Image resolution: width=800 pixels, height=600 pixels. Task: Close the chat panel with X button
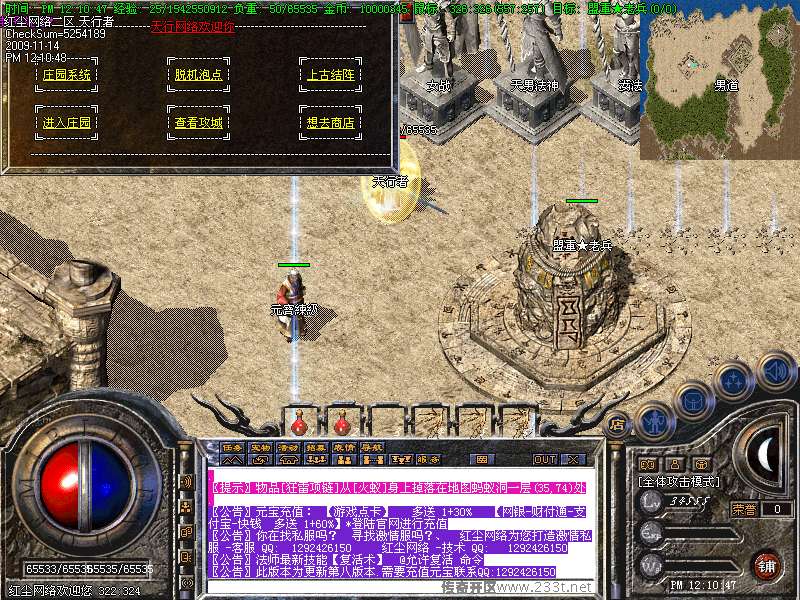[x=573, y=459]
